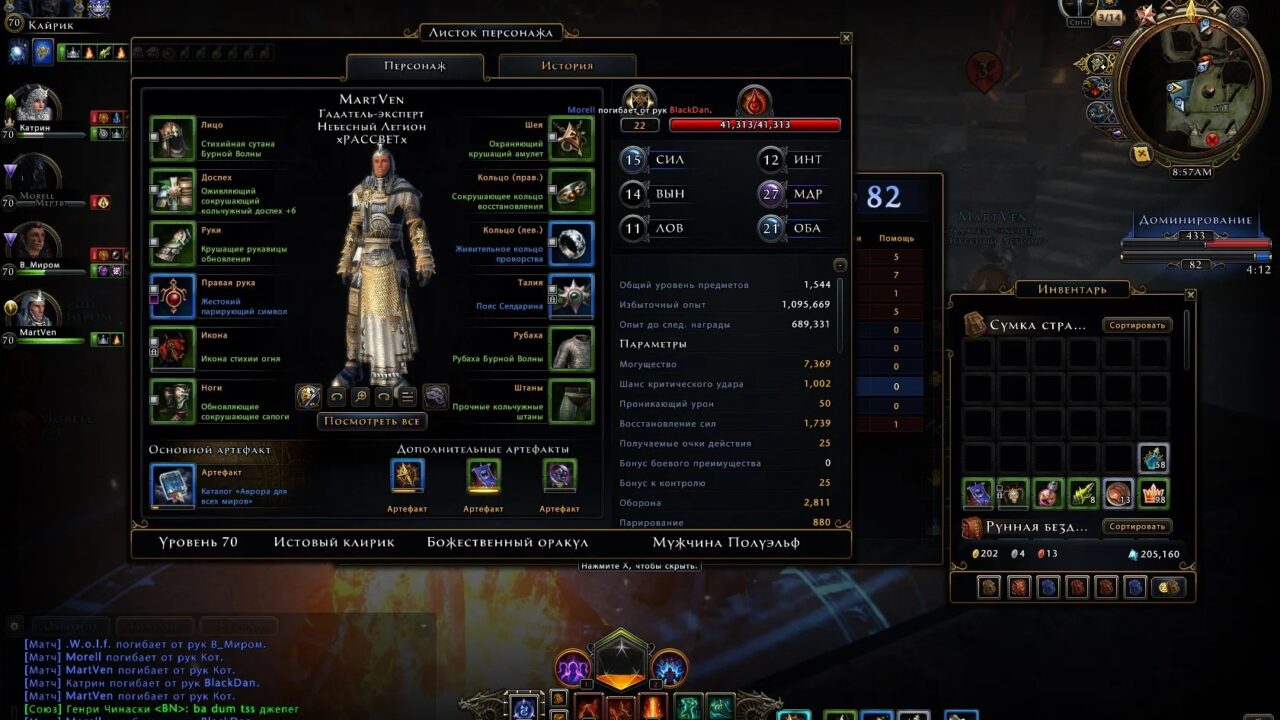Open the Руки gauntlets slot
This screenshot has width=1280, height=720.
click(172, 243)
